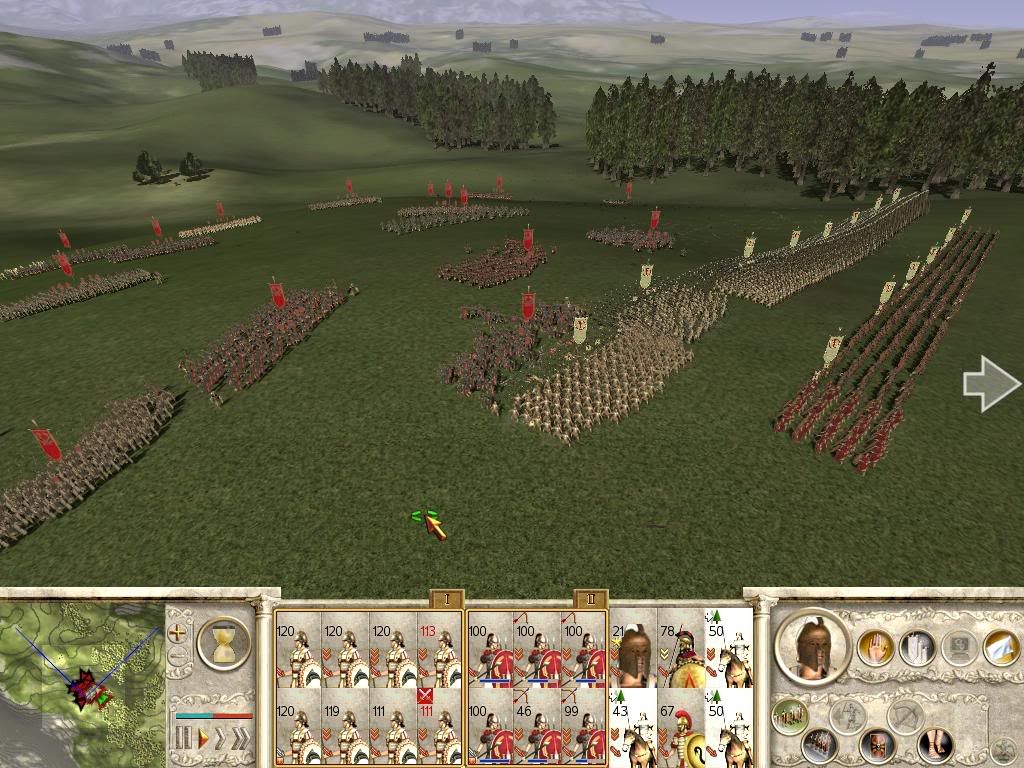
Task: Select the general's unit card with 21 men
Action: 633,650
